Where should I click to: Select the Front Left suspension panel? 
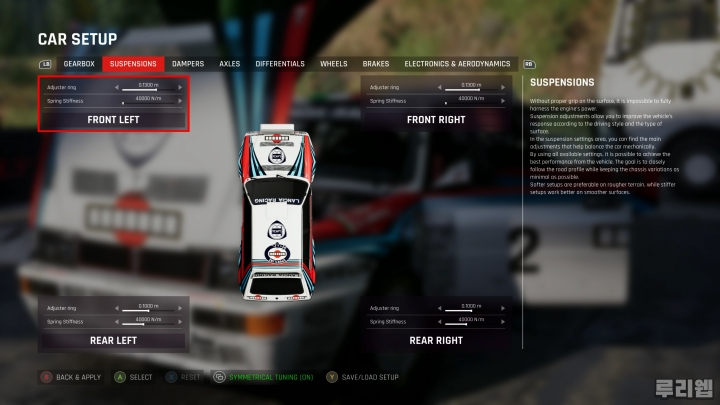pyautogui.click(x=113, y=120)
